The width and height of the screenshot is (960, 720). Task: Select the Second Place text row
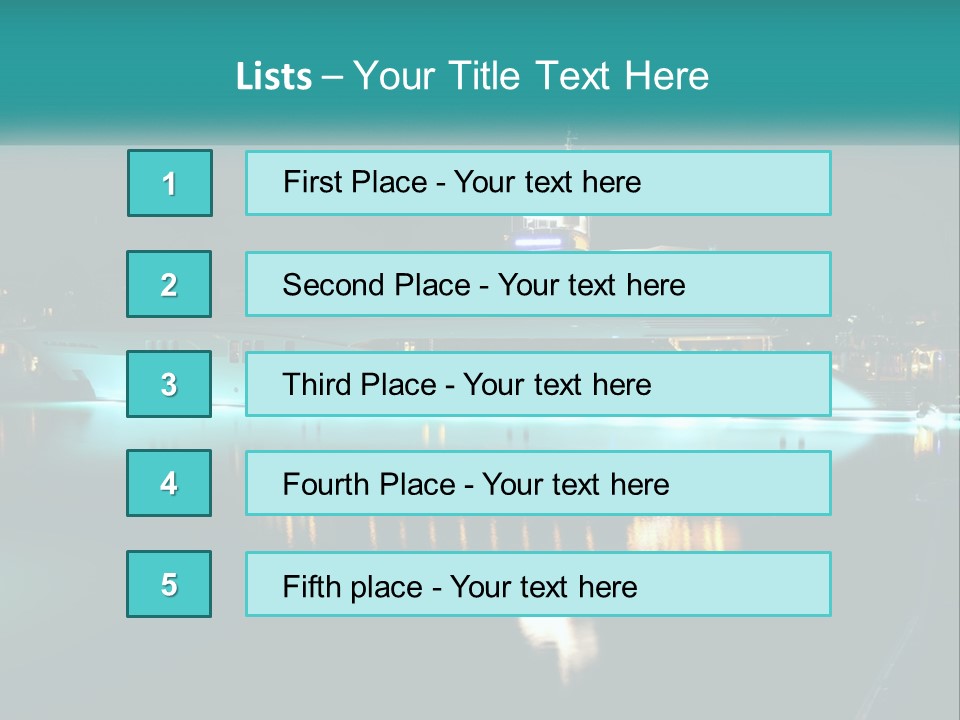pyautogui.click(x=538, y=284)
